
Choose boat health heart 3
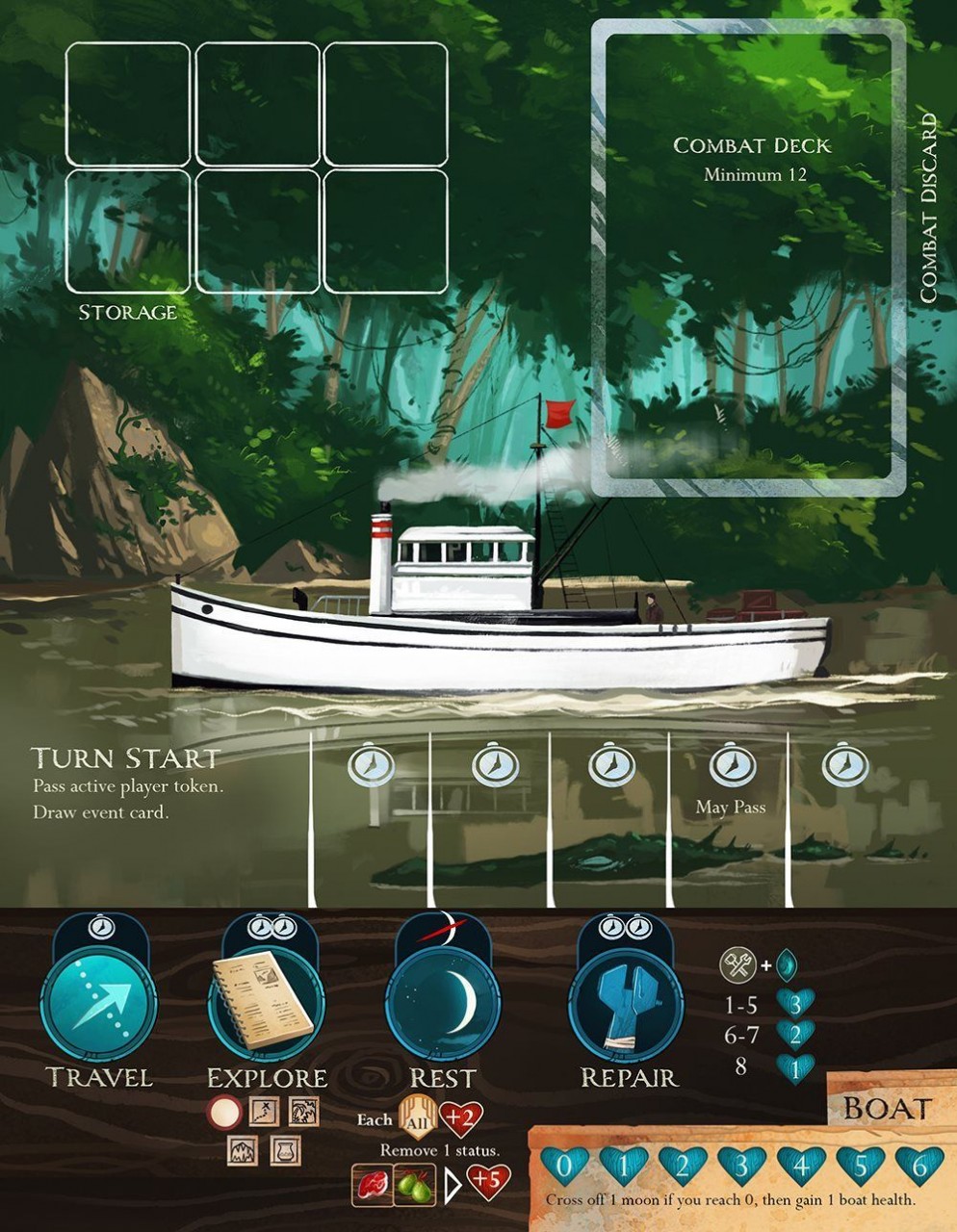click(x=741, y=1167)
